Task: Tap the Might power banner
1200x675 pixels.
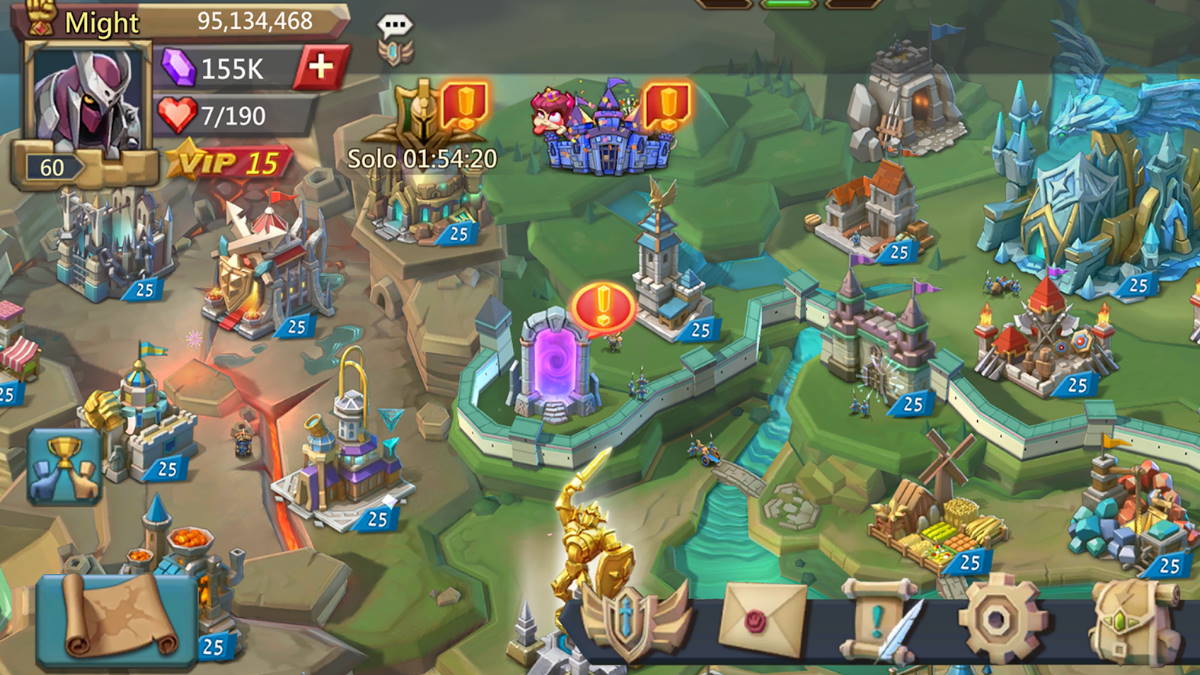Action: pos(190,21)
